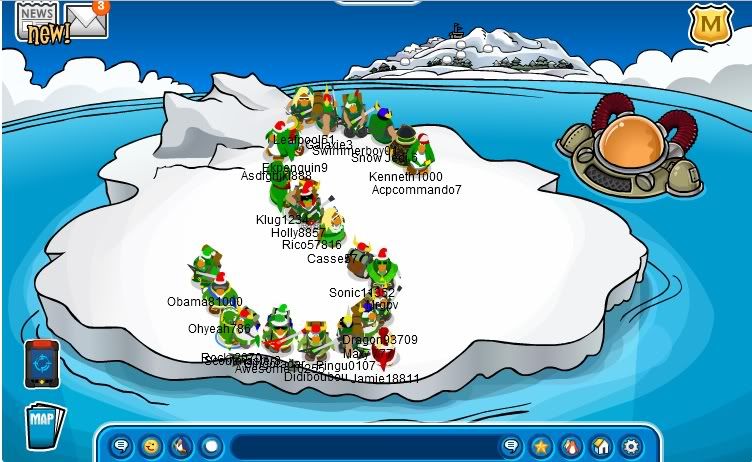Image resolution: width=752 pixels, height=462 pixels.
Task: Open the safe chat speech bubble menu
Action: point(121,445)
